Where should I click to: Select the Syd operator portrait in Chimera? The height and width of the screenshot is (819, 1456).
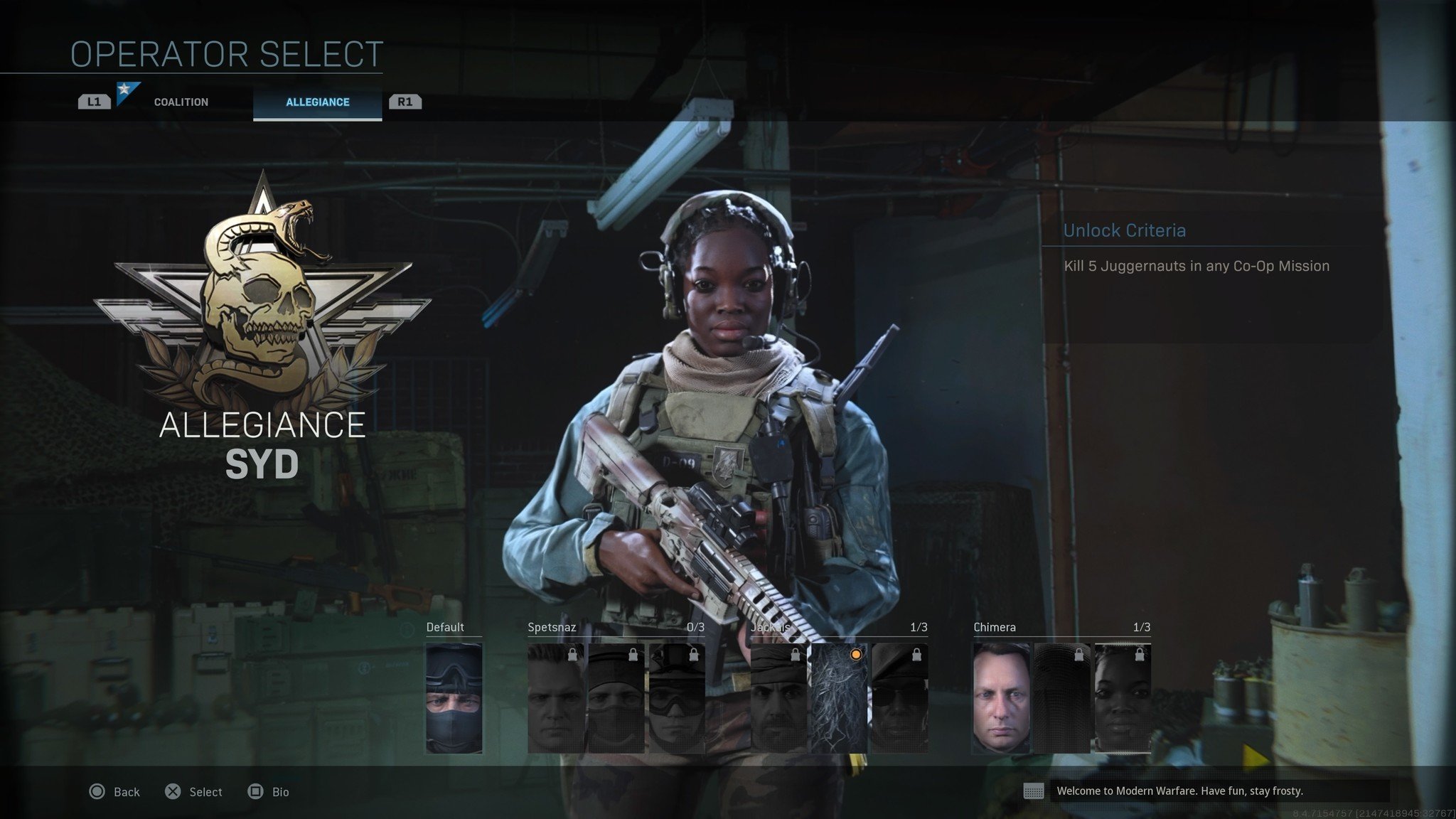(1122, 698)
